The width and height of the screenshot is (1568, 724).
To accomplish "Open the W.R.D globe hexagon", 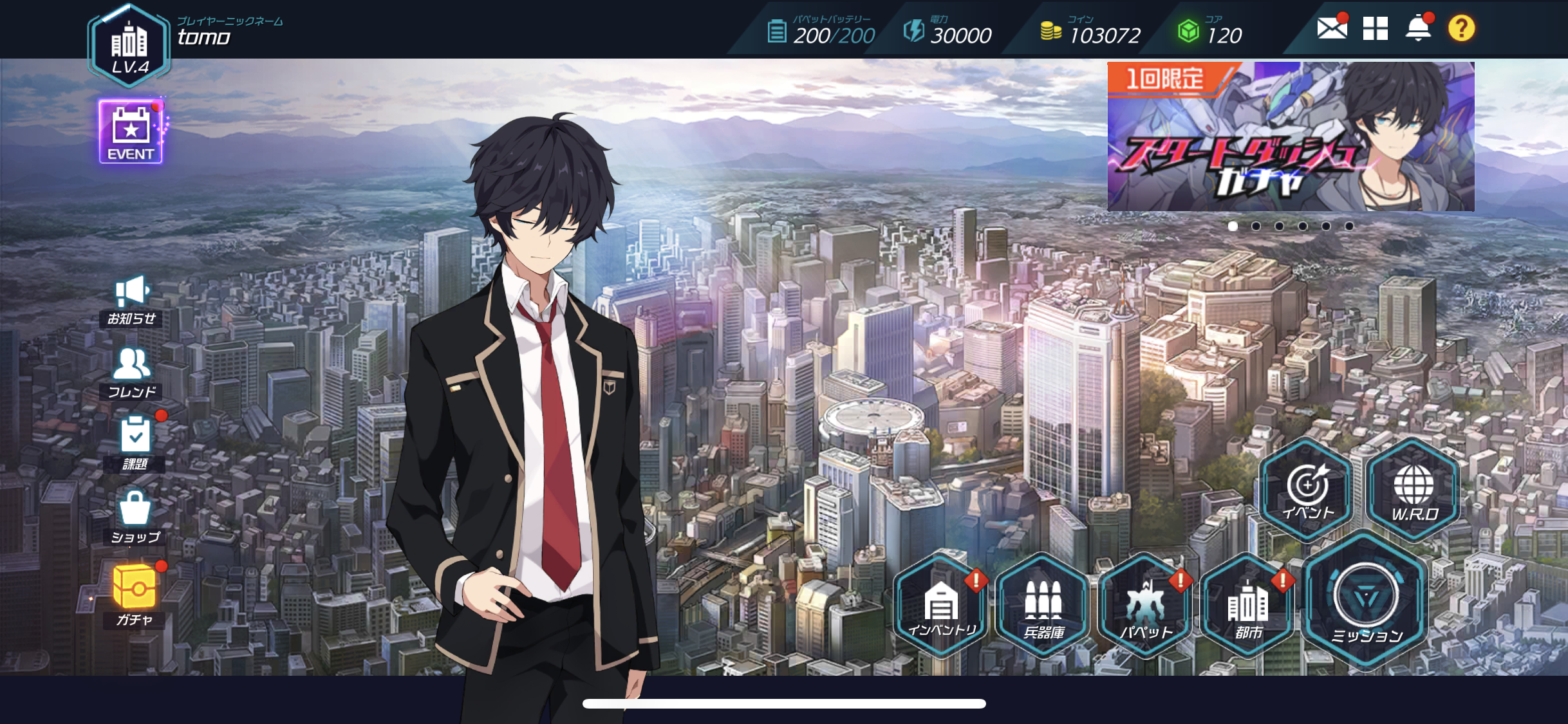I will click(x=1414, y=490).
